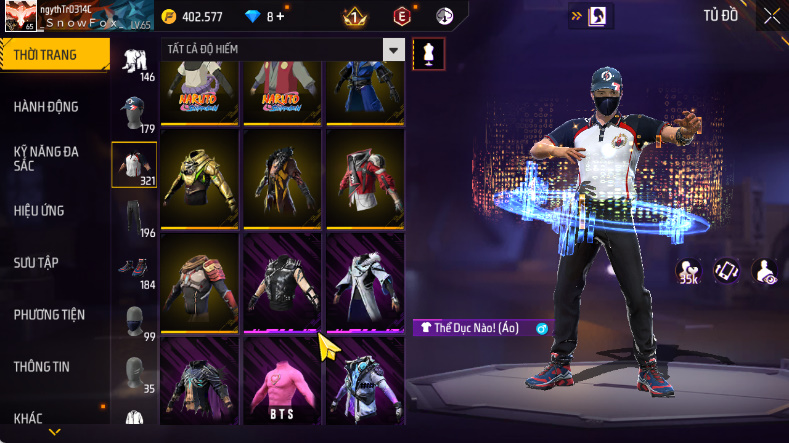Tap the diamond currency plus button
This screenshot has height=443, width=789.
pyautogui.click(x=281, y=16)
